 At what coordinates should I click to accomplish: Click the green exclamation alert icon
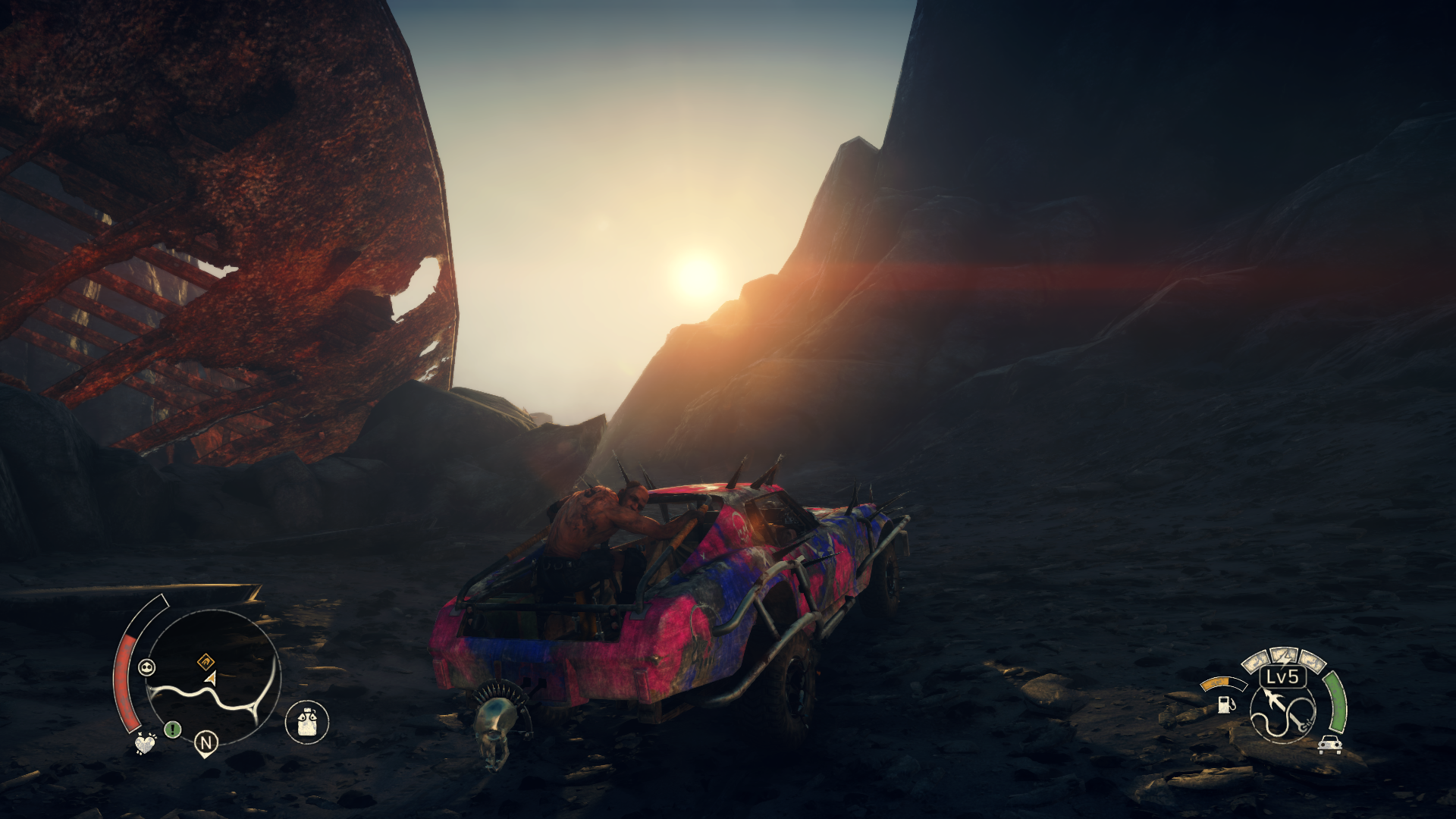pos(173,730)
